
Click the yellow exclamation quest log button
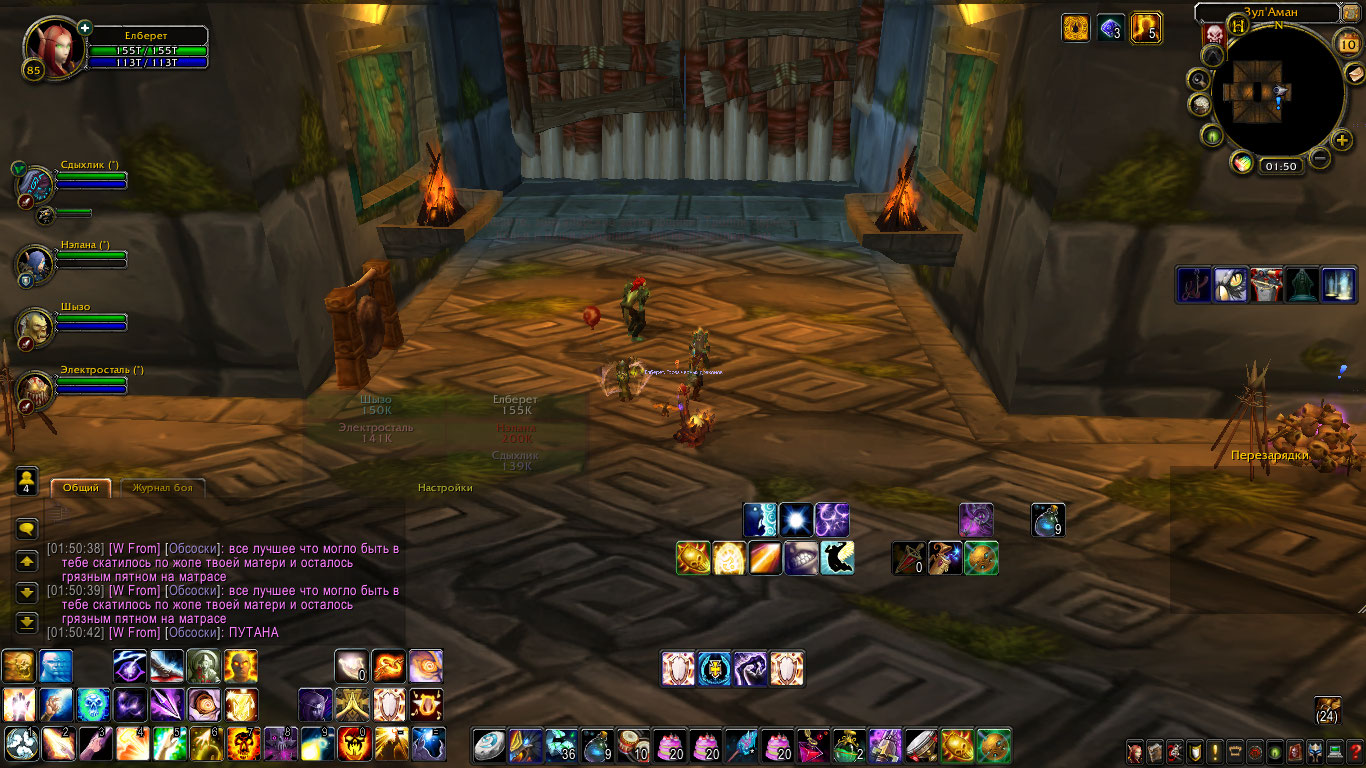click(x=1215, y=752)
